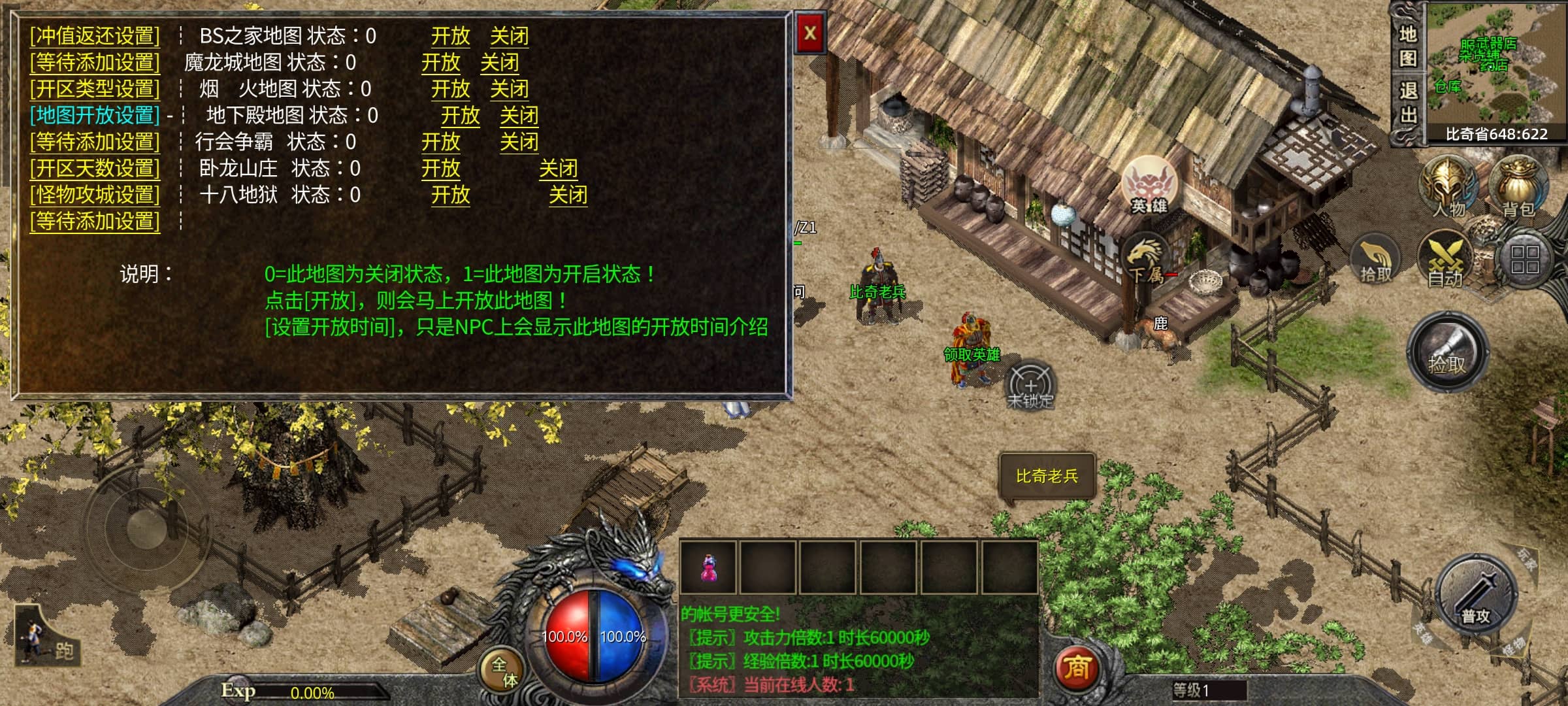
Task: Tap the 普攻 basic attack button
Action: coord(1476,596)
